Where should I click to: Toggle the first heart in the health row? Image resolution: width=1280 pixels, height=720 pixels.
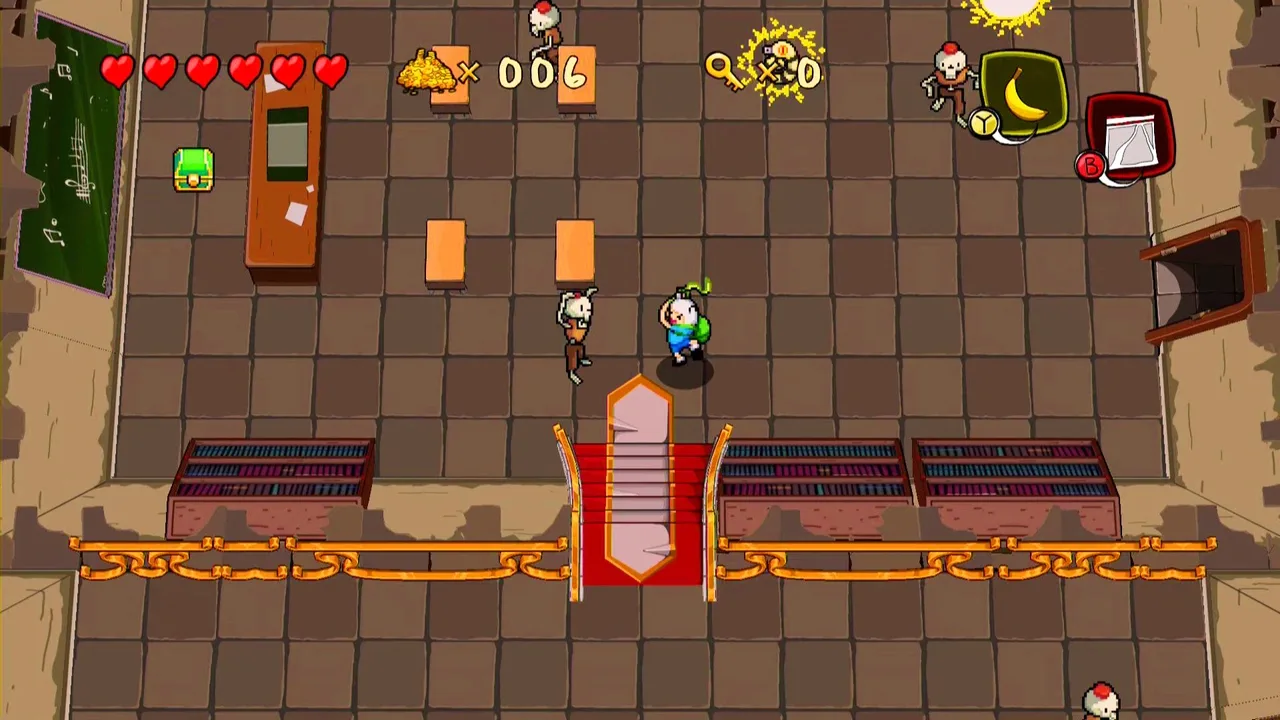point(117,70)
